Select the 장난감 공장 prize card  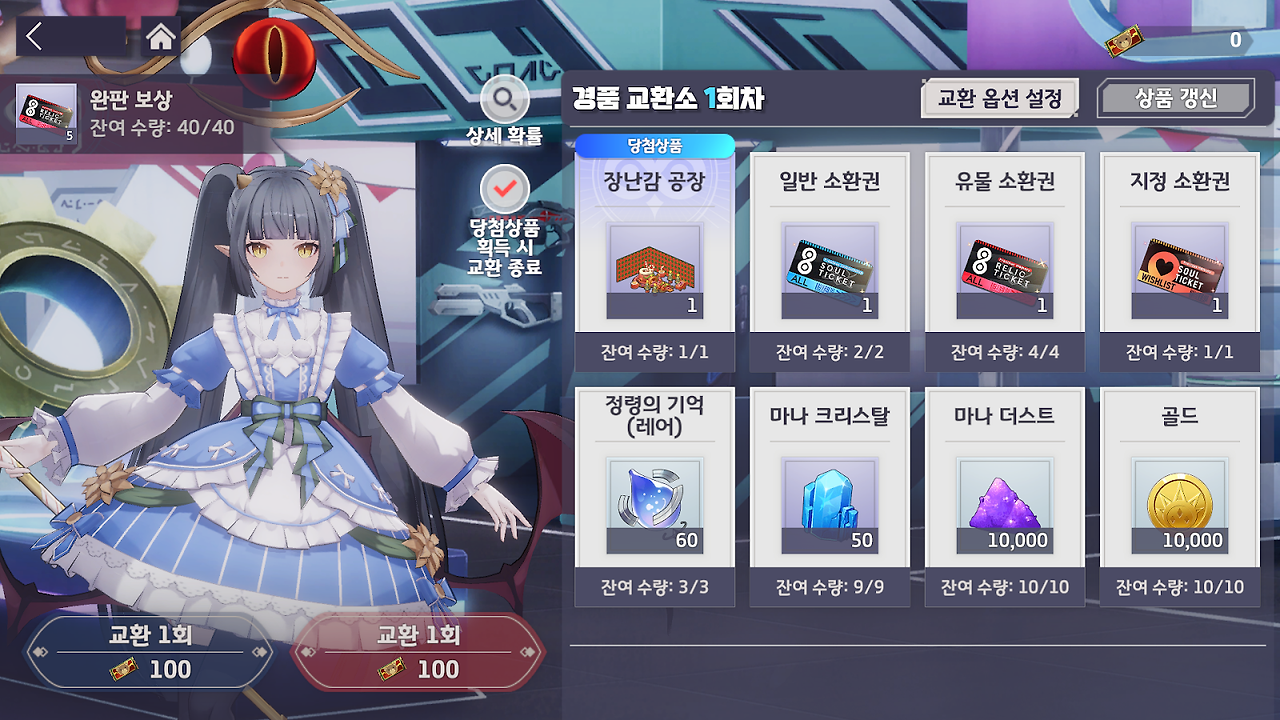pyautogui.click(x=654, y=262)
